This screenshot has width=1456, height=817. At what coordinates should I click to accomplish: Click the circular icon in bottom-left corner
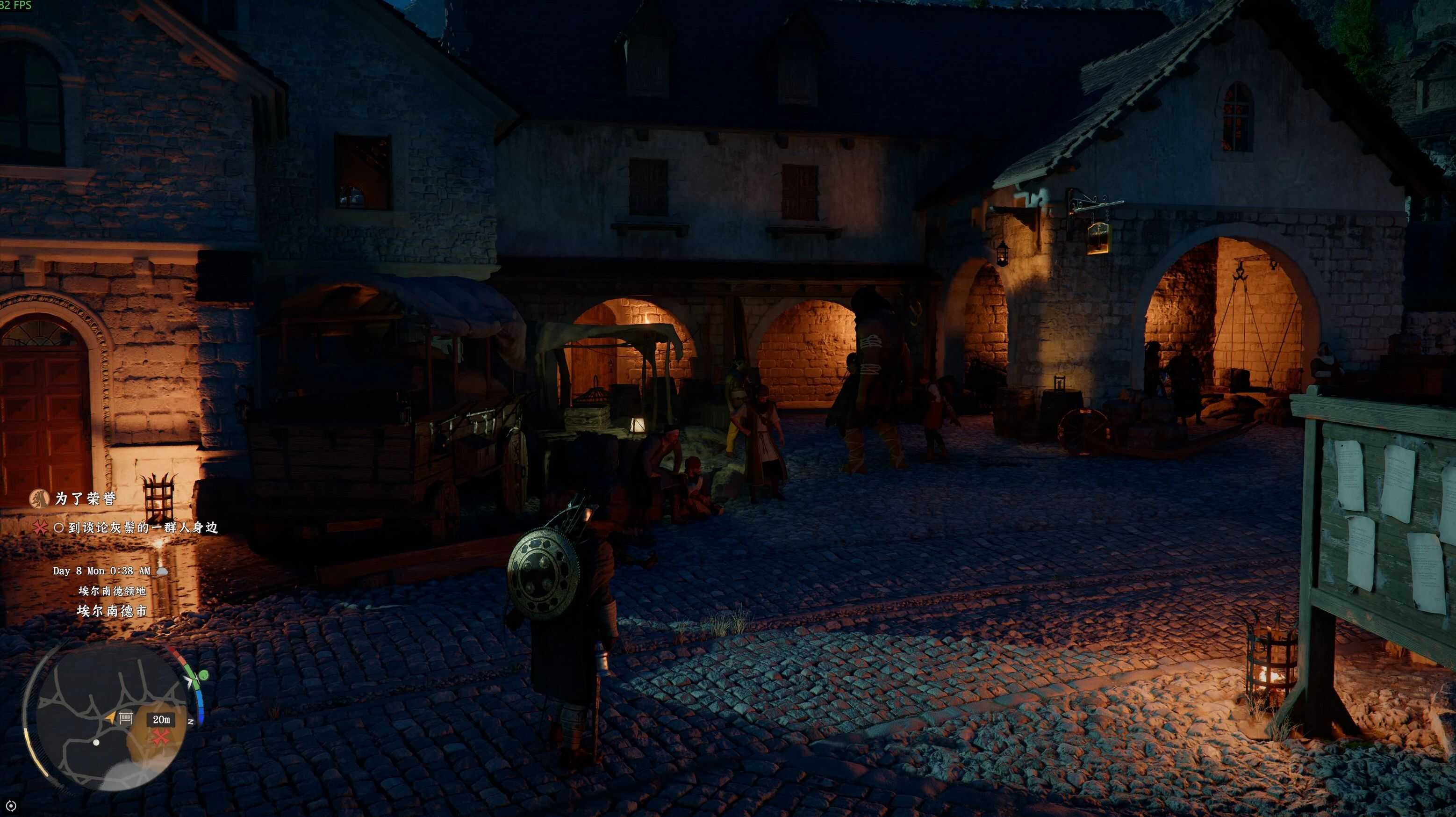pyautogui.click(x=11, y=806)
